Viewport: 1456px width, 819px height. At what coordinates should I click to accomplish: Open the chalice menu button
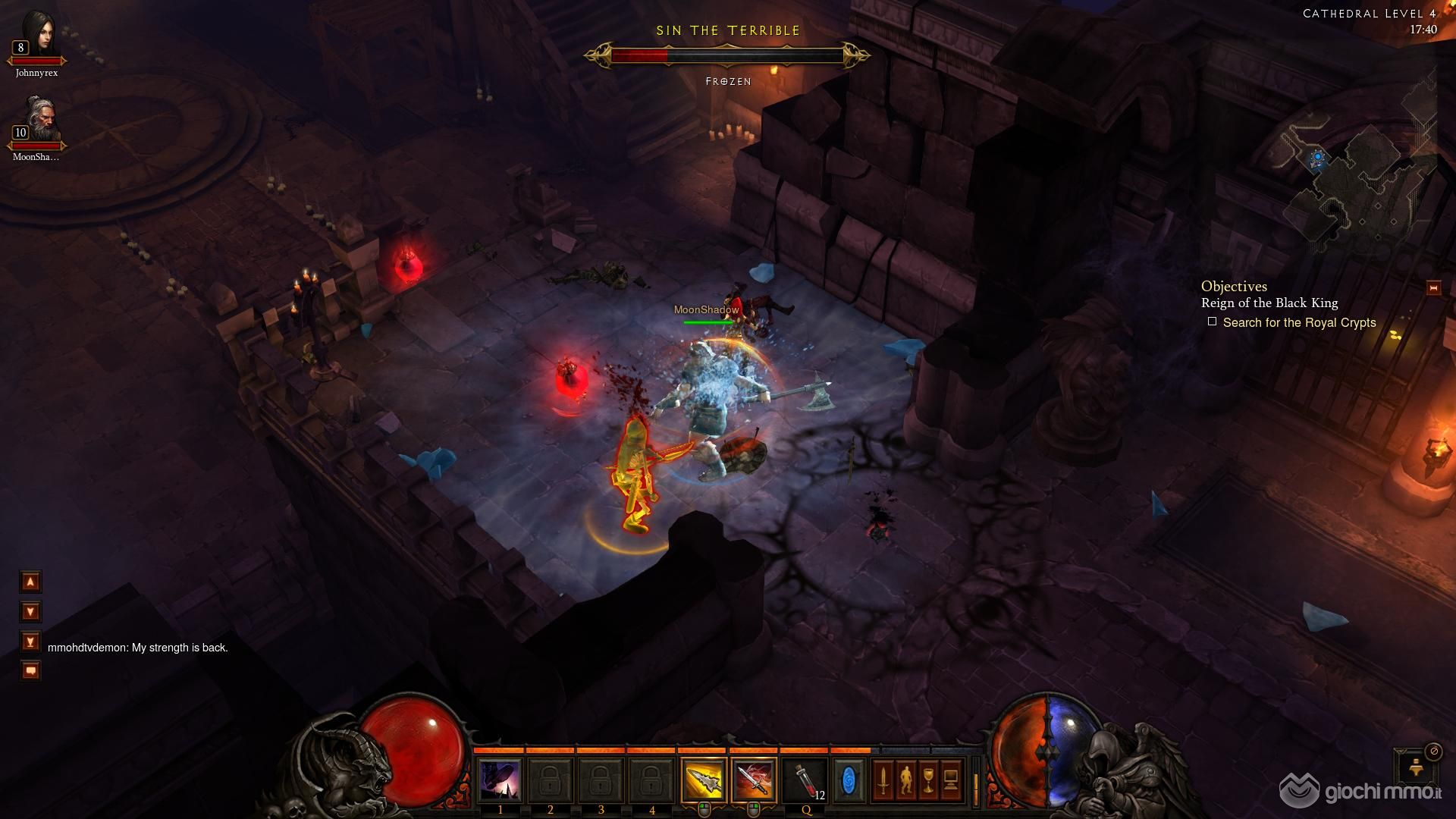pos(928,780)
